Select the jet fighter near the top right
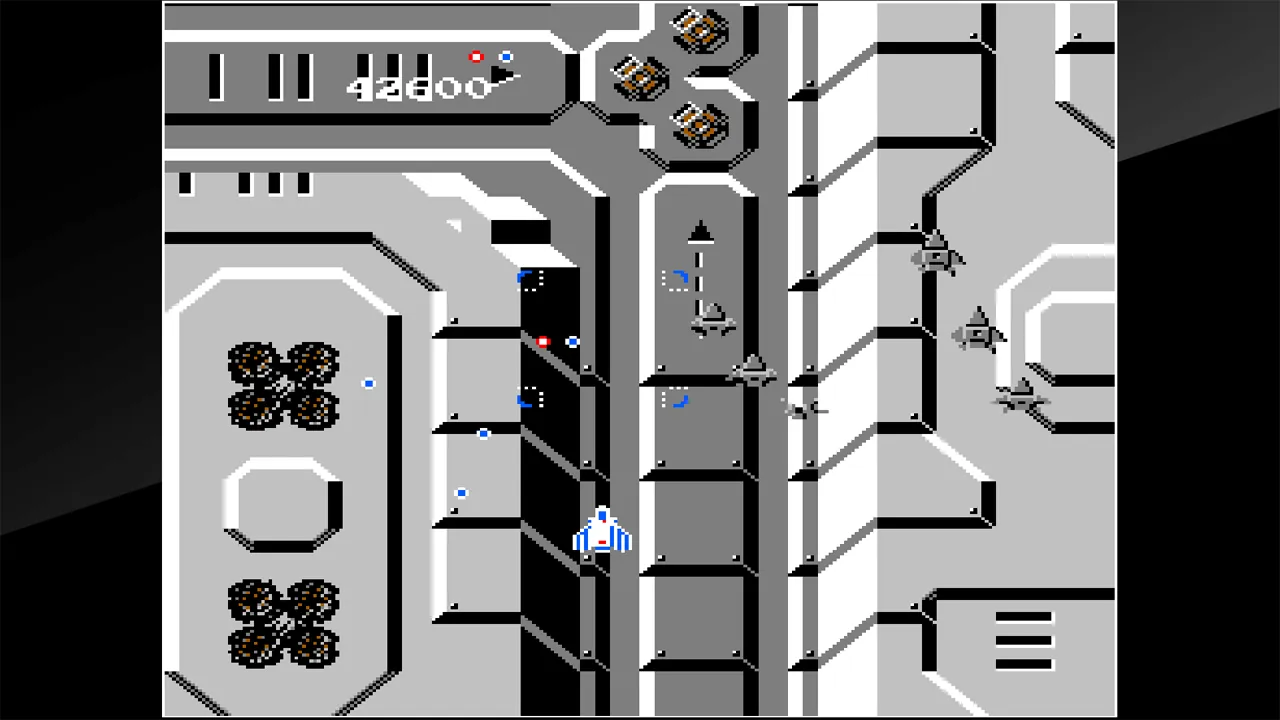The image size is (1280, 720). pos(935,255)
